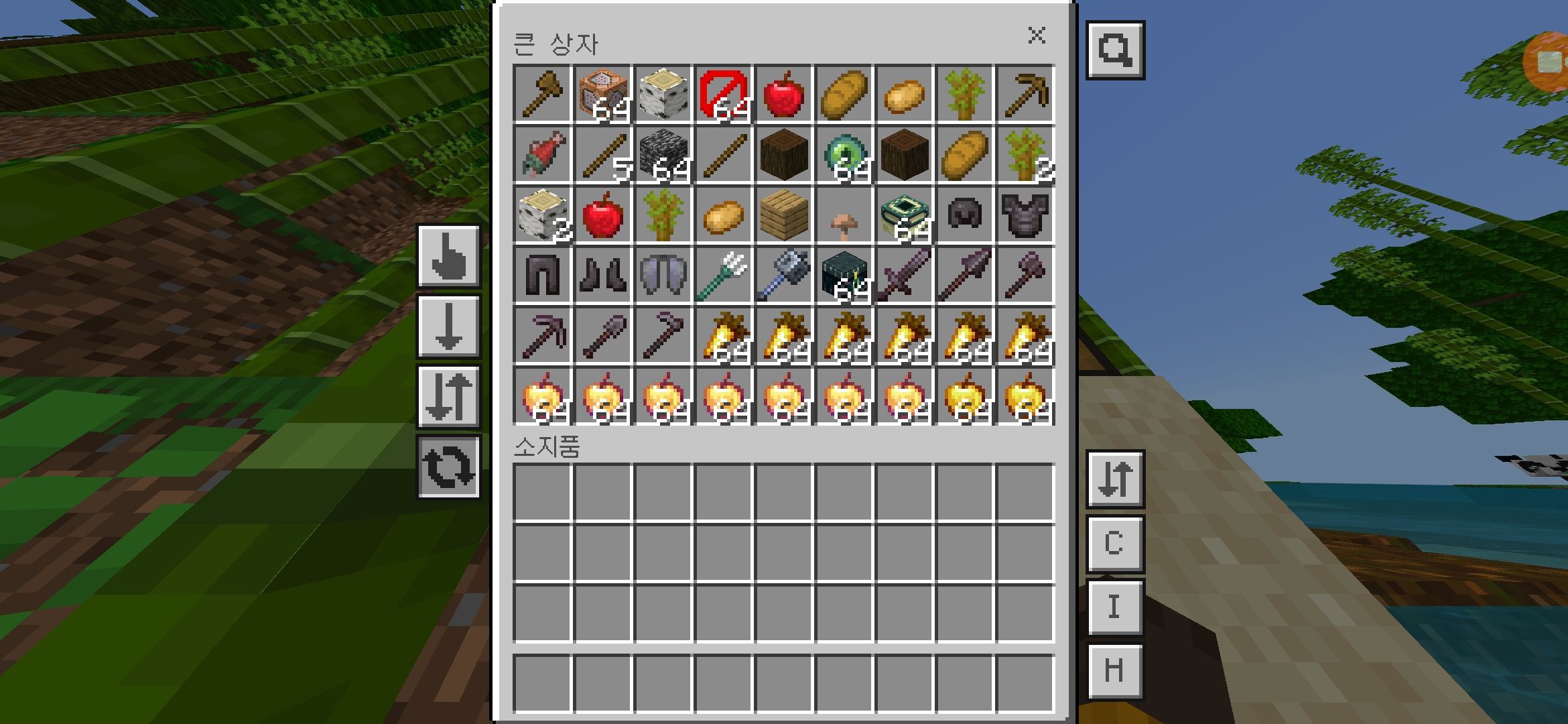Select the red barrier item stack

click(723, 95)
